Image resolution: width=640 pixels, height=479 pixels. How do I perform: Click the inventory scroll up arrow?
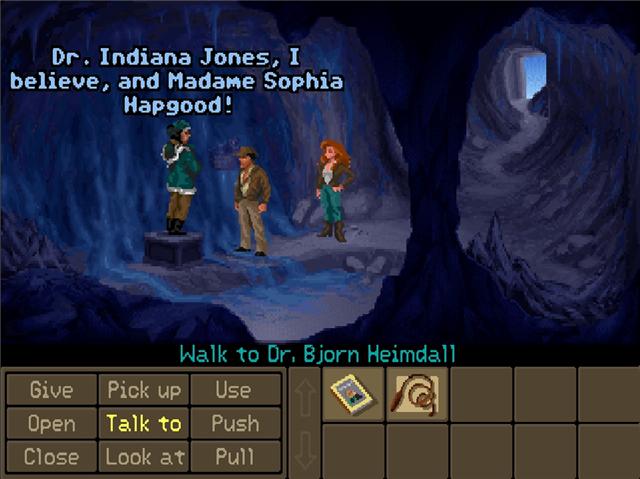coord(304,395)
